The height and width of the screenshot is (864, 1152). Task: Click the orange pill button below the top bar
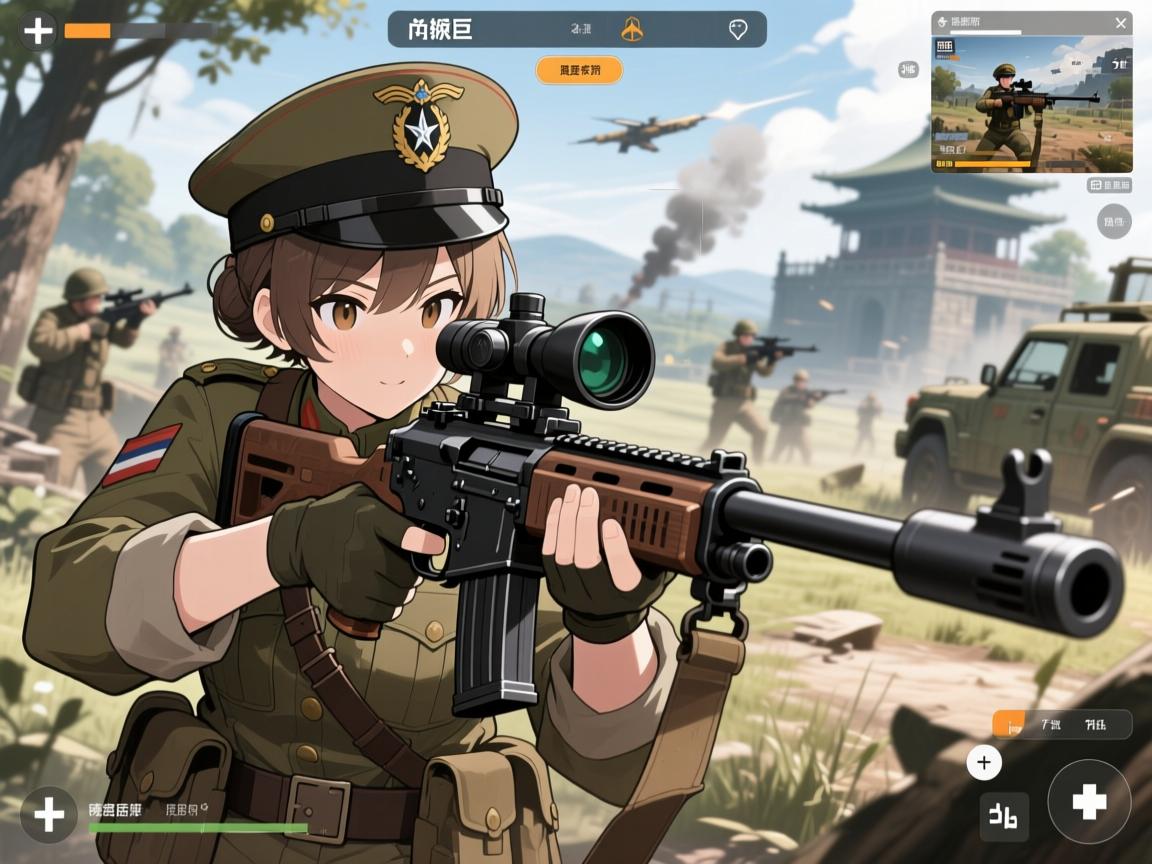(x=579, y=70)
